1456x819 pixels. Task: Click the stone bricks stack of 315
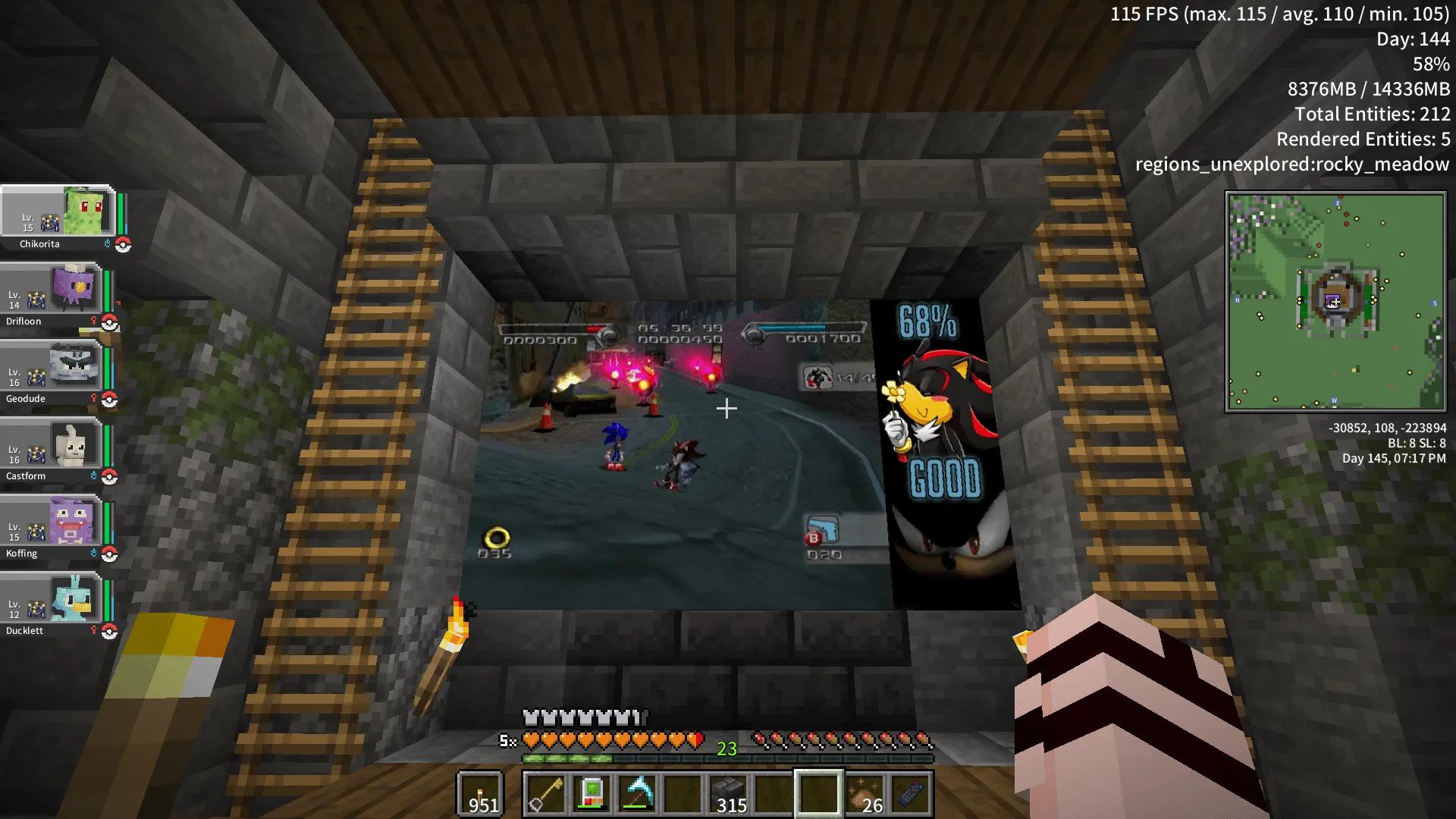[x=730, y=794]
